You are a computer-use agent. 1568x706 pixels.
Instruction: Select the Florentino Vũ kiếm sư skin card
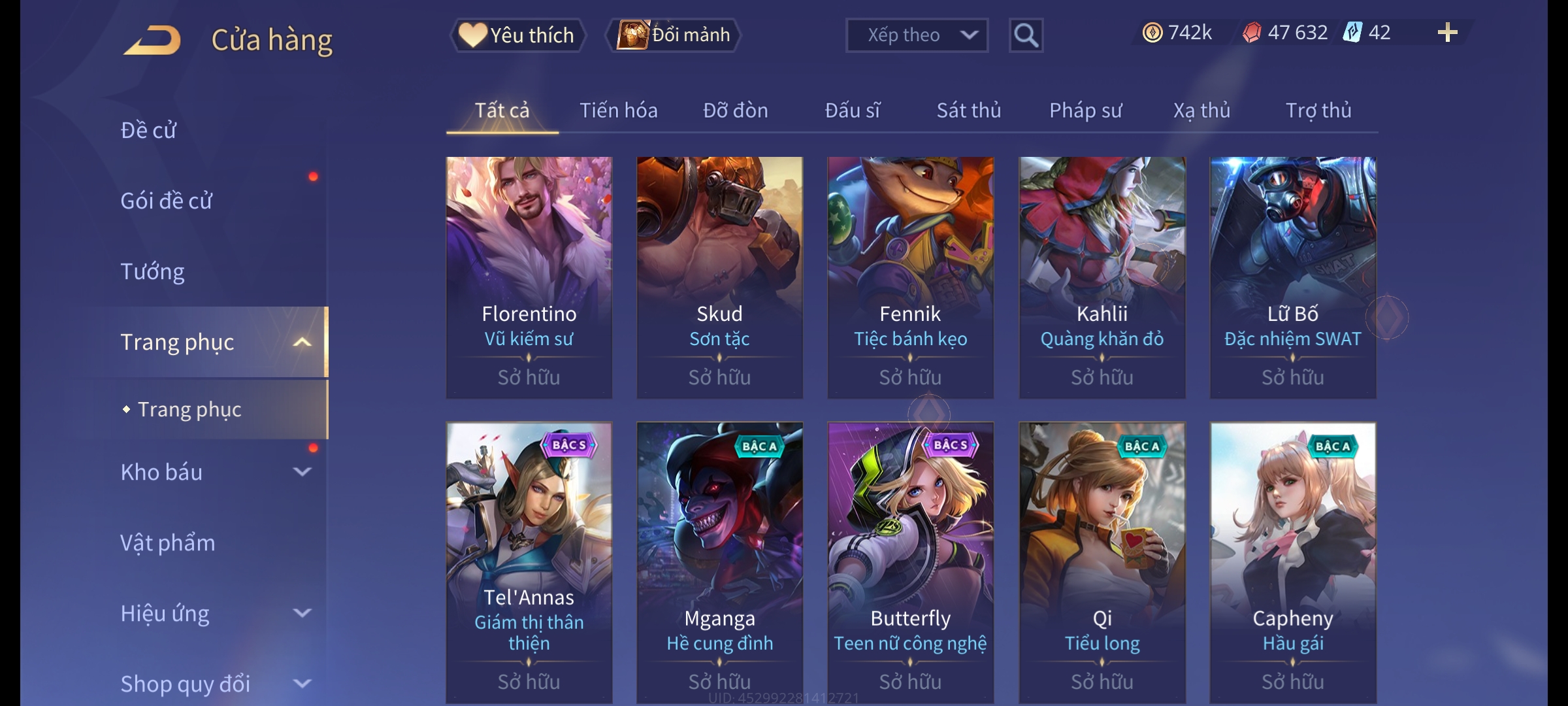coord(529,277)
